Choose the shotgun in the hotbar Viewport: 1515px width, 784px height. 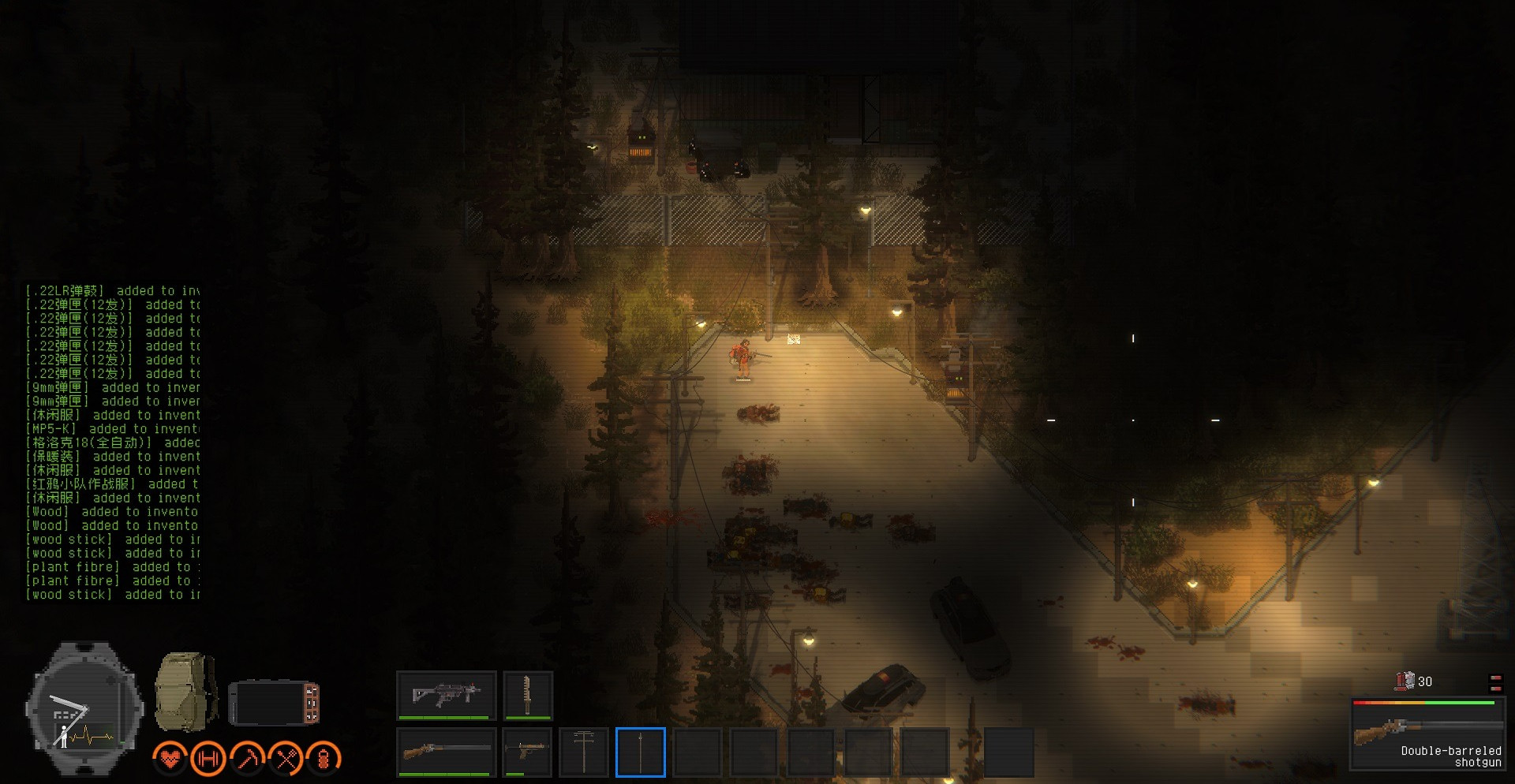pos(447,752)
